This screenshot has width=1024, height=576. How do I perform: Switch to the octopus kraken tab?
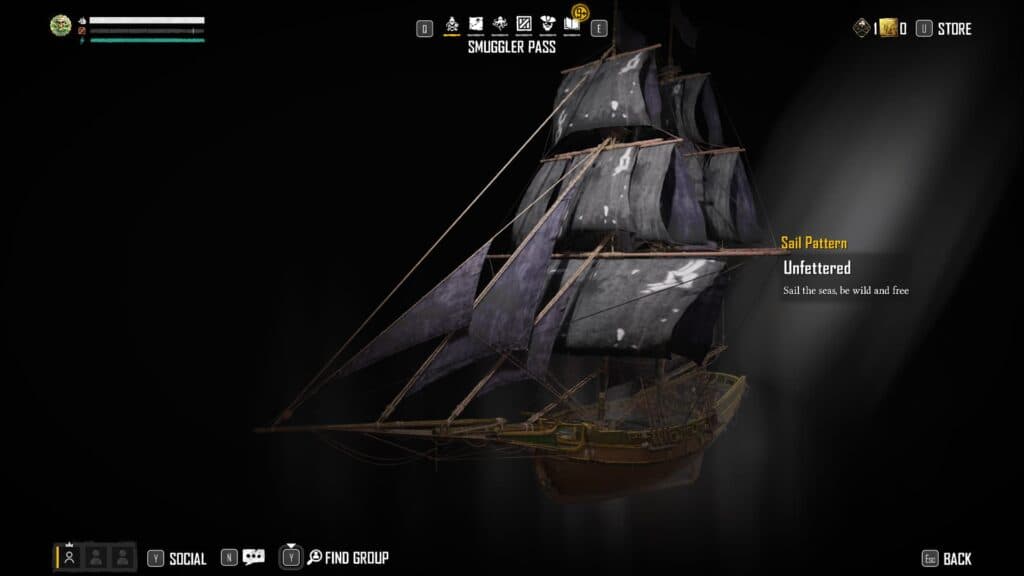(x=500, y=24)
